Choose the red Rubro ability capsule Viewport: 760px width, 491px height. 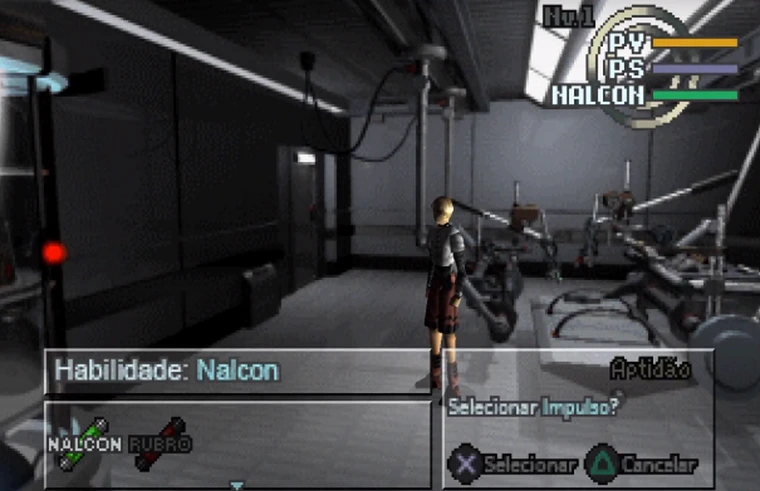coord(160,442)
